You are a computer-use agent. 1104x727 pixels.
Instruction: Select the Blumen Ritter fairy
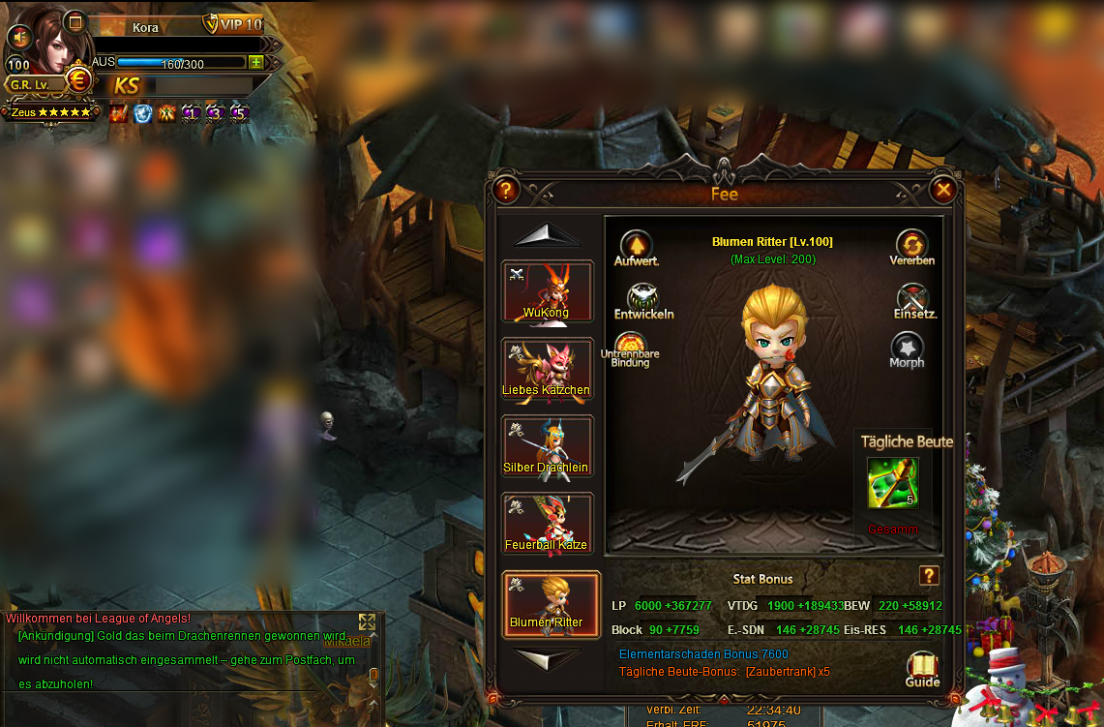[x=550, y=604]
